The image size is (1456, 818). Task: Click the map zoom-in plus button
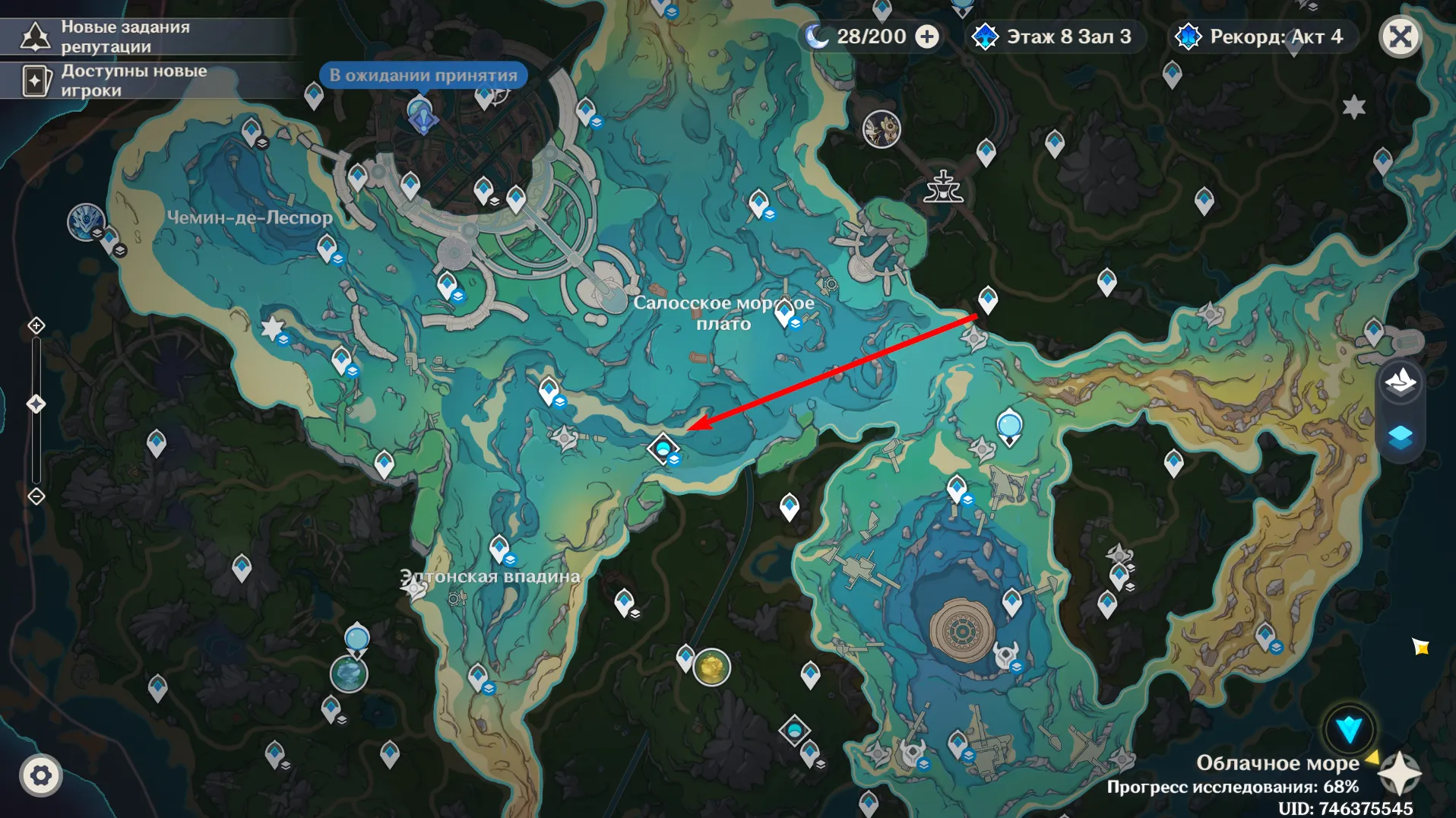pyautogui.click(x=36, y=326)
